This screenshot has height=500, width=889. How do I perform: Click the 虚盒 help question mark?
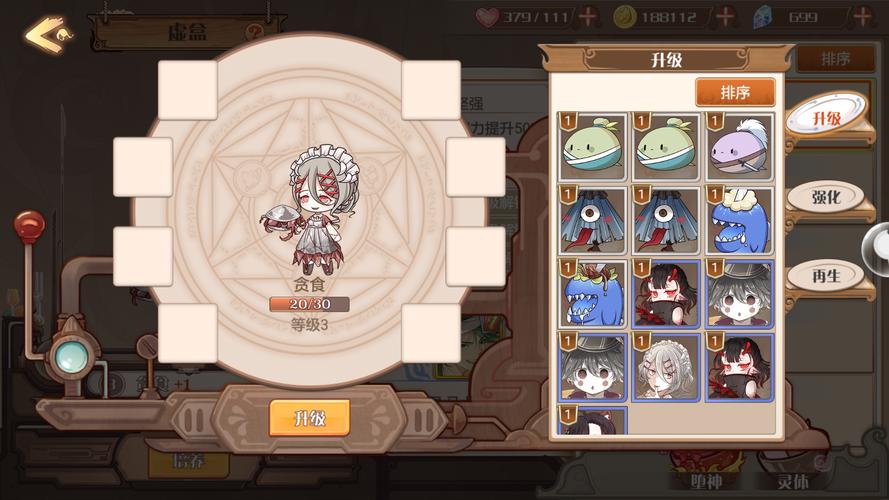256,32
